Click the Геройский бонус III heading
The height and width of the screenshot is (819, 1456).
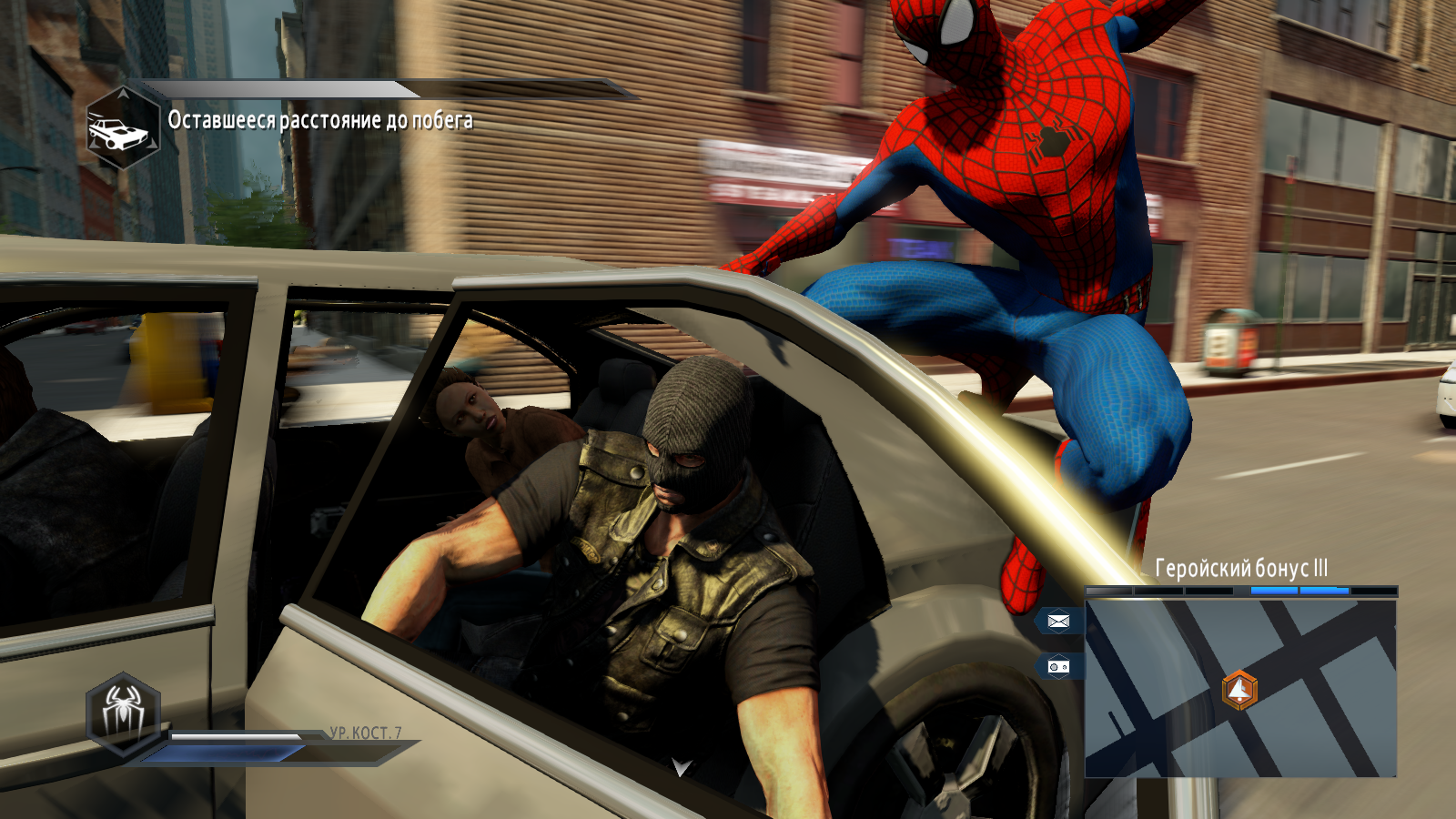coord(1241,566)
